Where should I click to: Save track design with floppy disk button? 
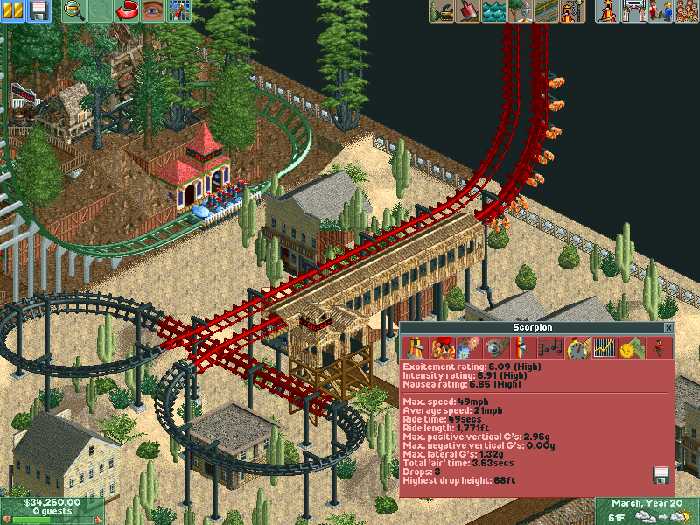click(x=660, y=474)
